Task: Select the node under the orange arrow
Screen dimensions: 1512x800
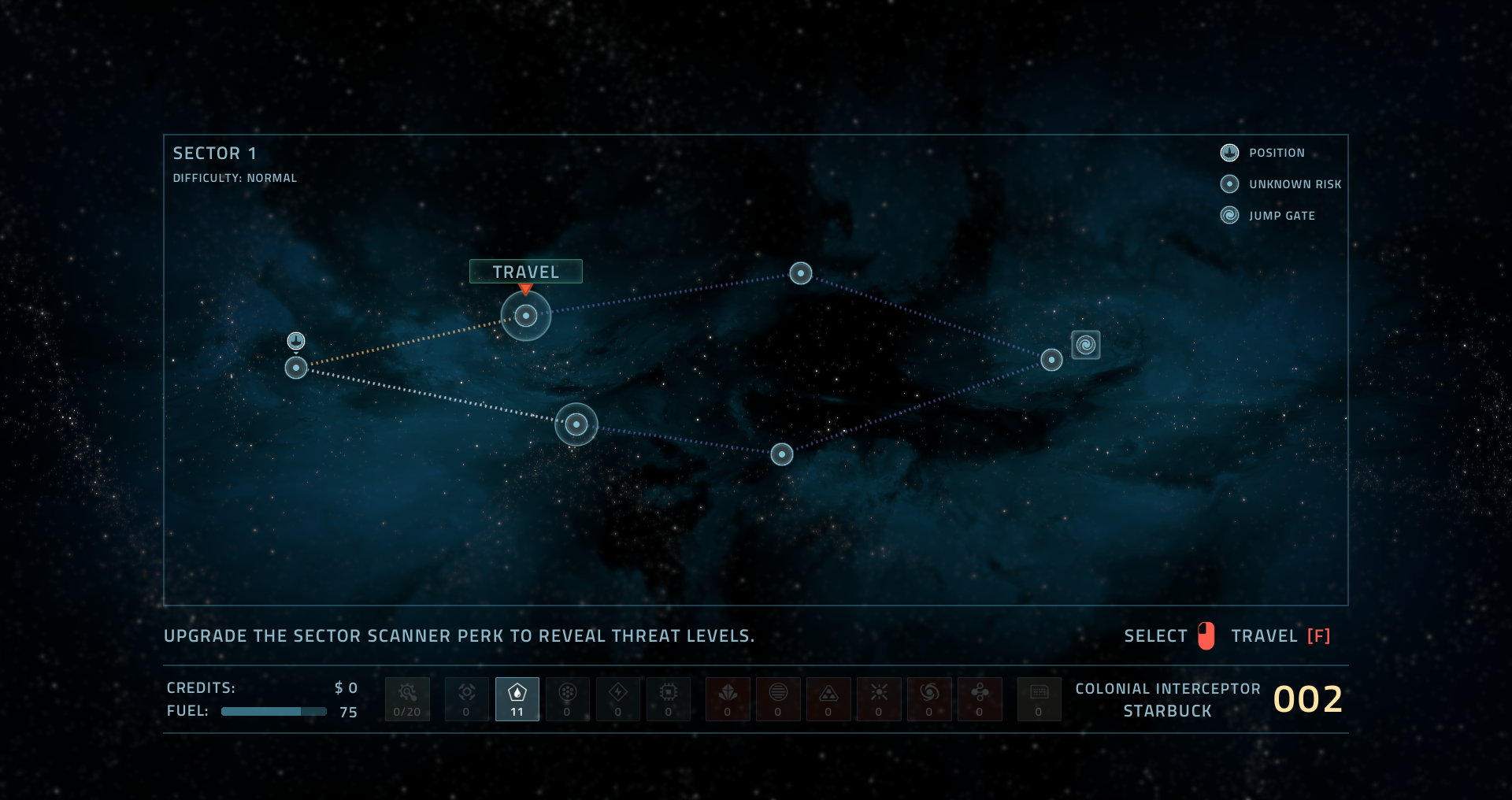Action: point(526,316)
